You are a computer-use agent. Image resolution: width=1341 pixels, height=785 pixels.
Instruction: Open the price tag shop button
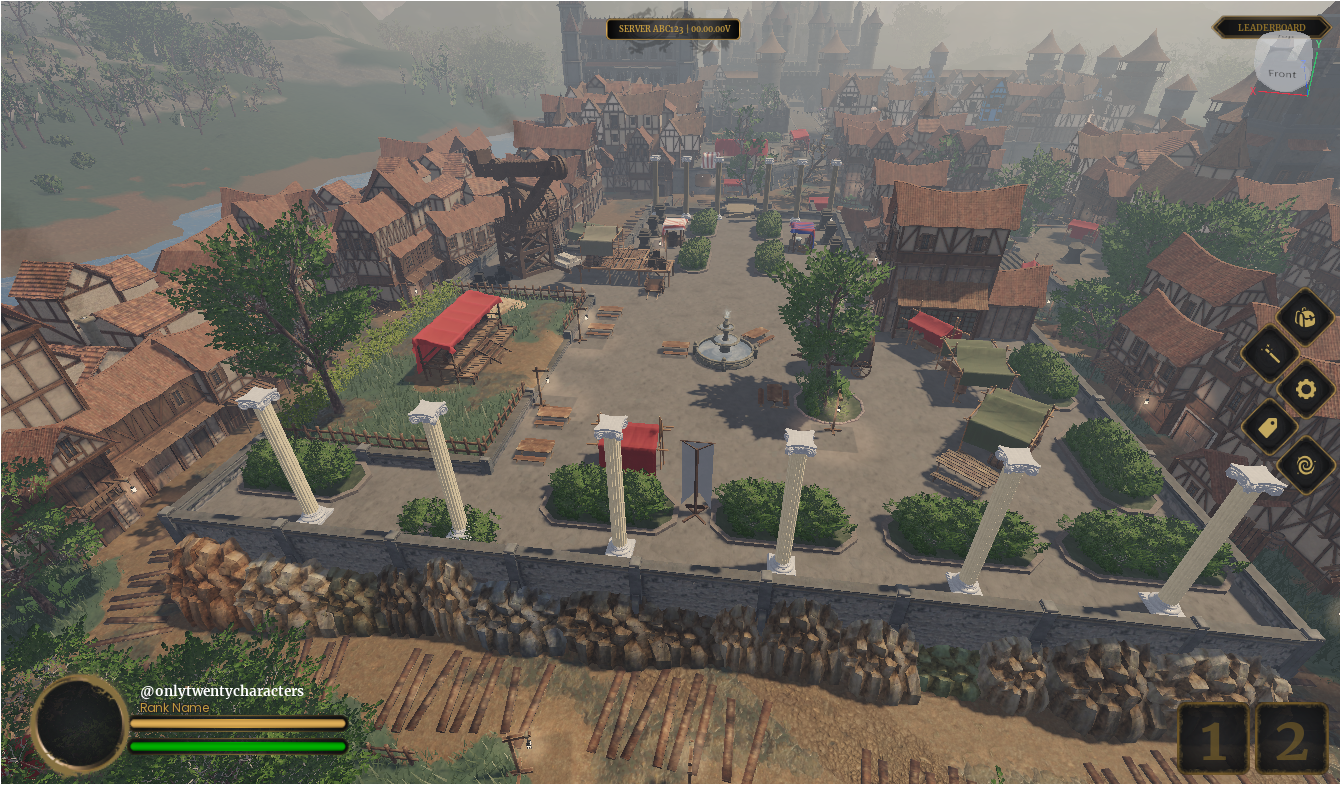click(x=1270, y=427)
